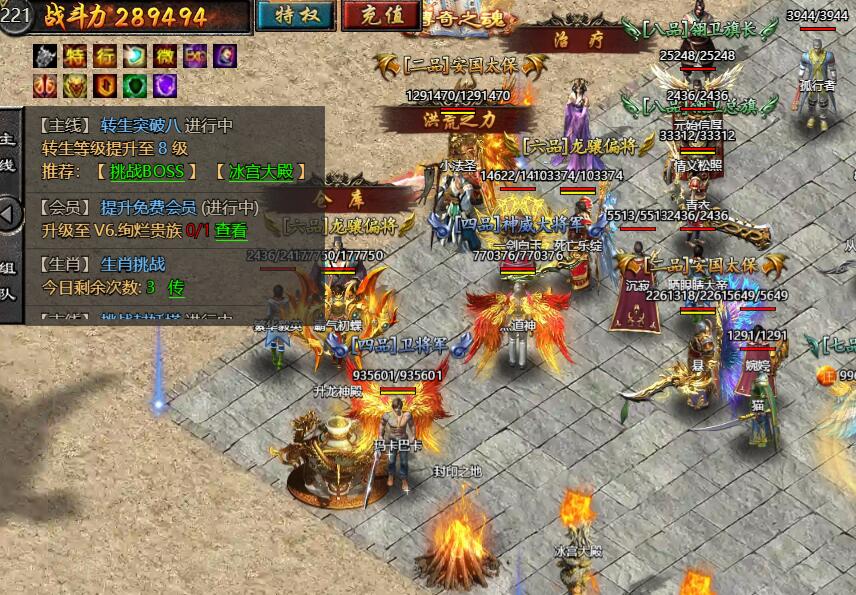Click the Exp bonus buff icon
Image resolution: width=856 pixels, height=595 pixels.
coord(194,56)
